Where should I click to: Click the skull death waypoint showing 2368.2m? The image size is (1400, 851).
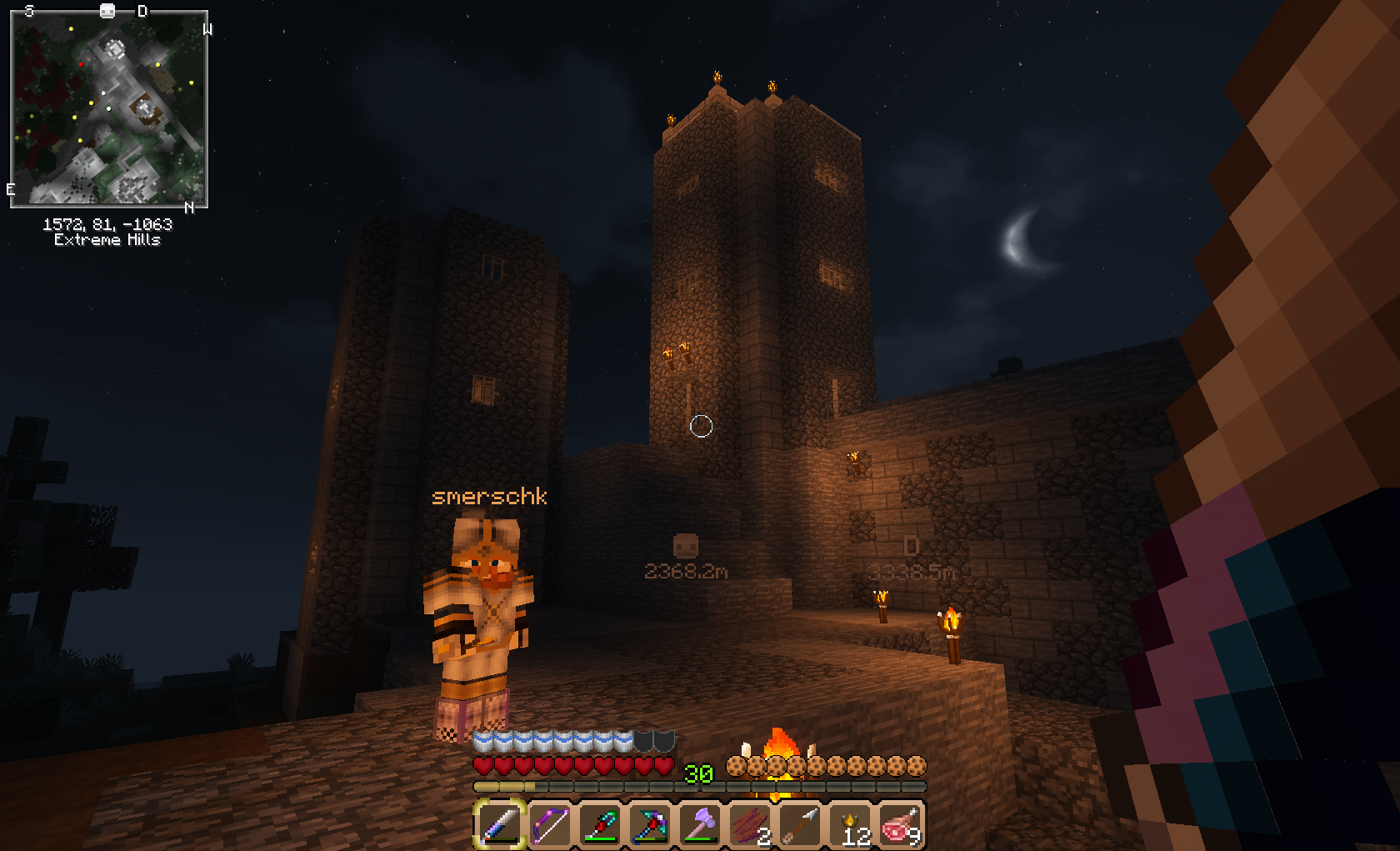[685, 546]
